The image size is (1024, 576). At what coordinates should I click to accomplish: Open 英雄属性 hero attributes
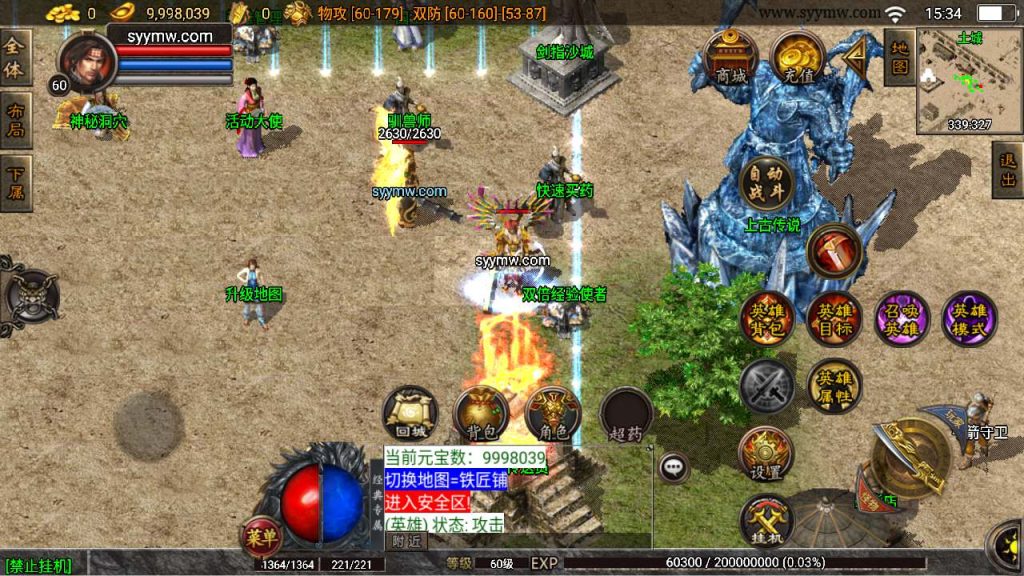(x=834, y=385)
